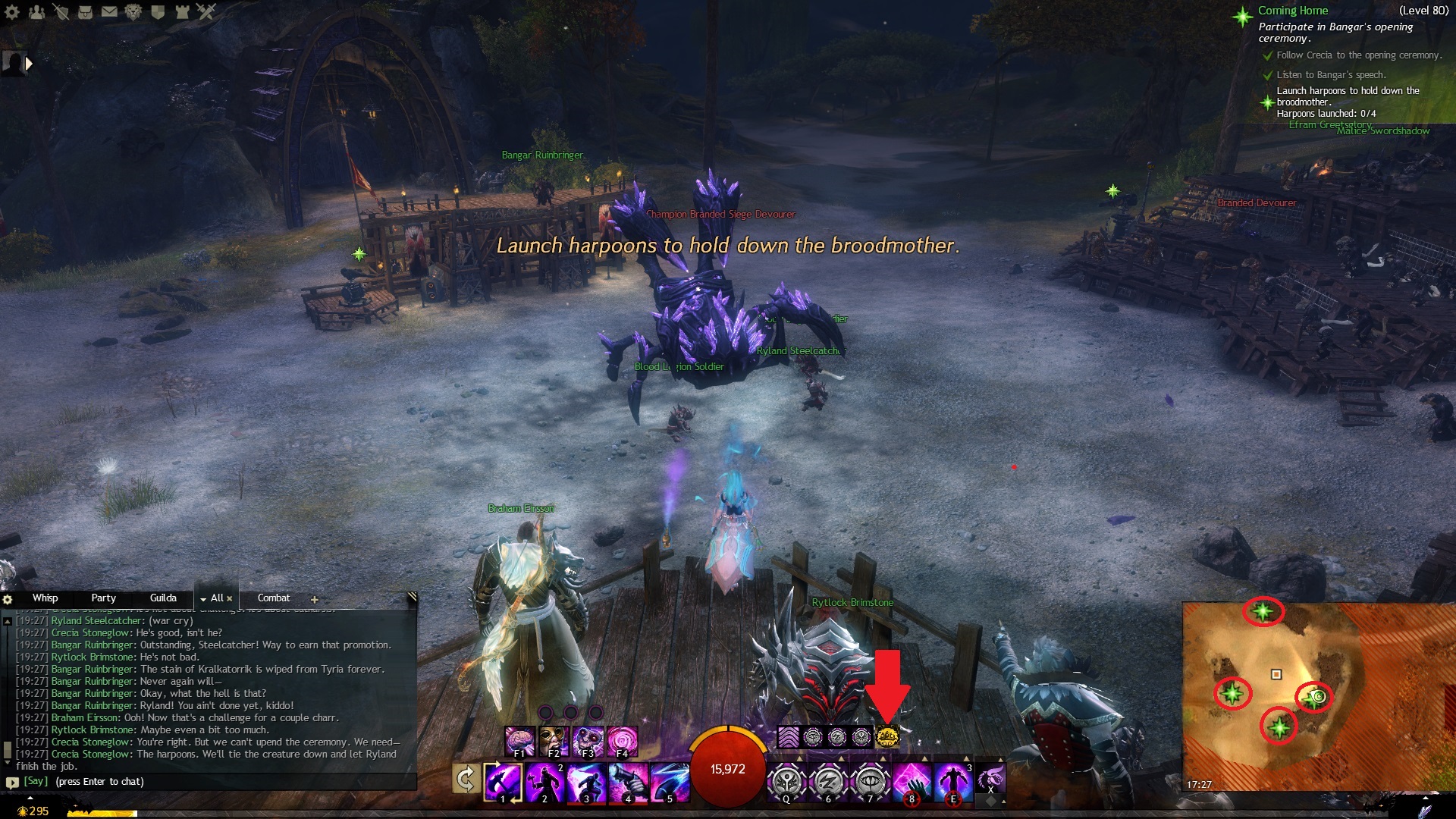The width and height of the screenshot is (1456, 819).
Task: Use the axe skill in slot 1
Action: pyautogui.click(x=503, y=782)
